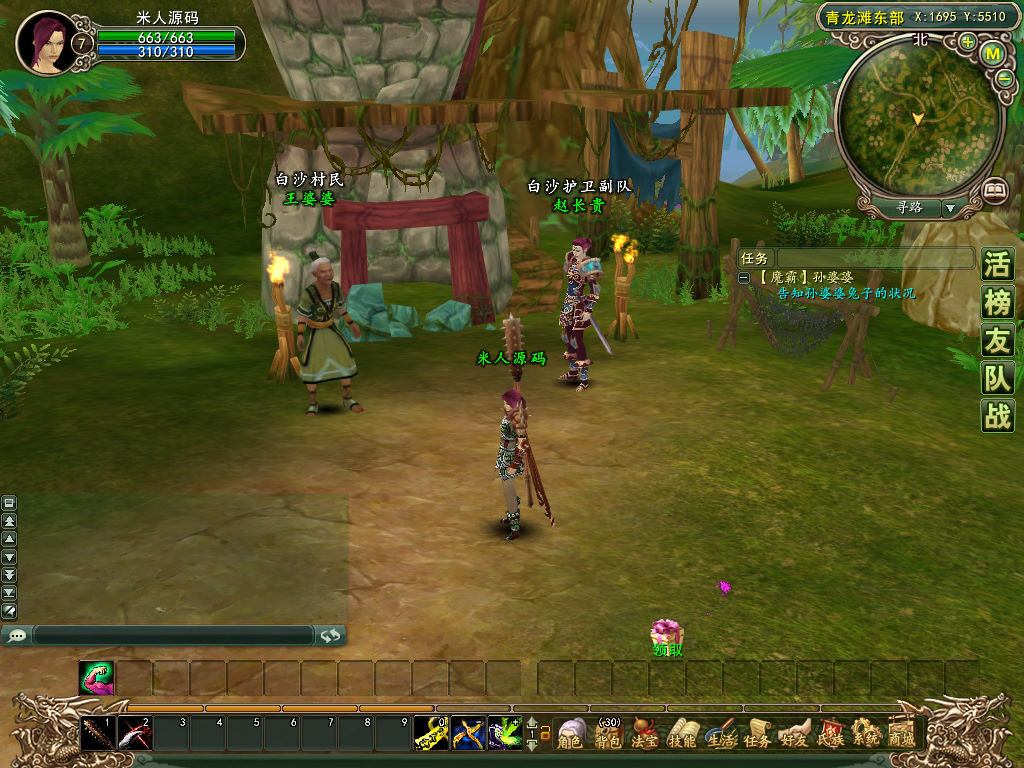Open the 系统 system menu
1024x768 pixels.
click(x=864, y=734)
